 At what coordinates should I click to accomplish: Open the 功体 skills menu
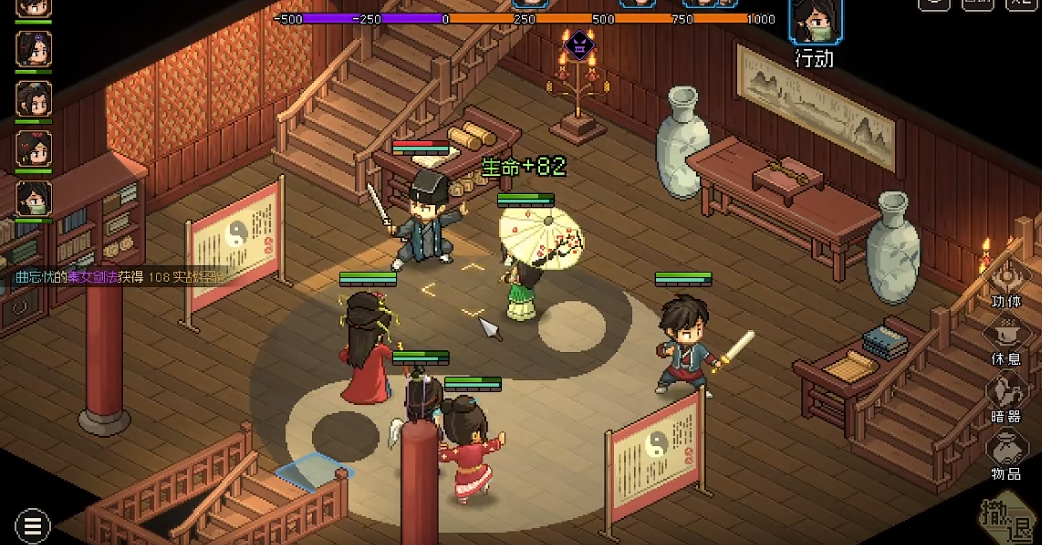click(x=1006, y=284)
